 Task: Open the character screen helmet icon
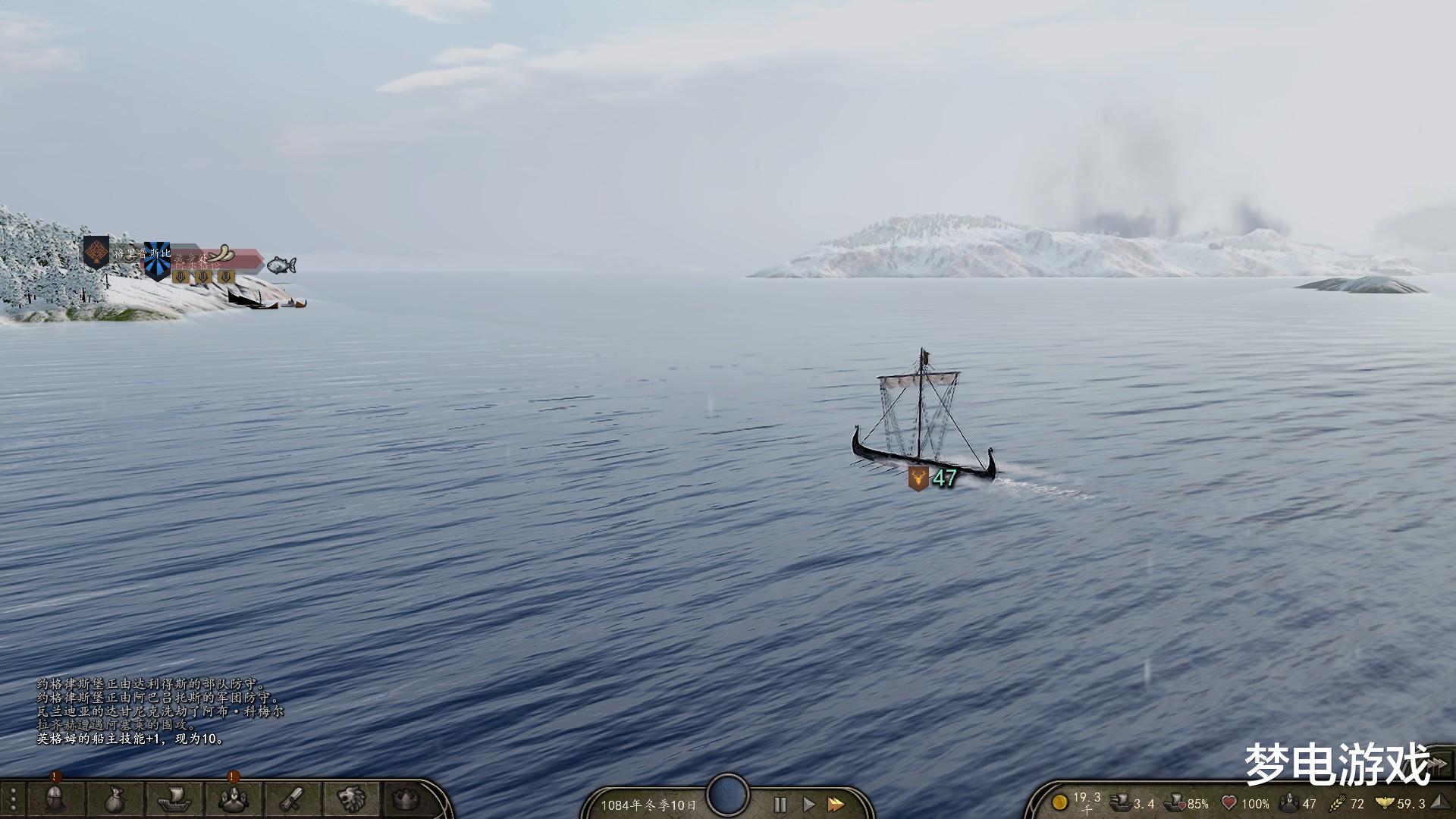[x=55, y=799]
